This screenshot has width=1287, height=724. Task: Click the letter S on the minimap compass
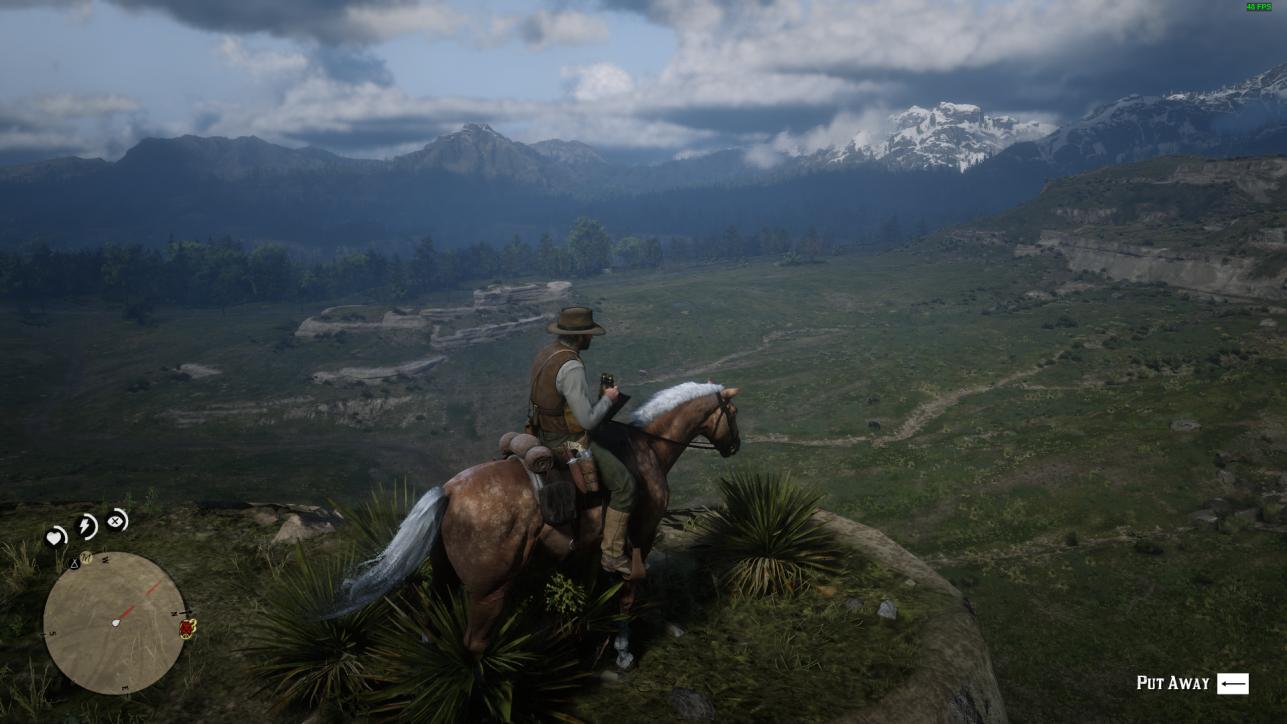point(52,632)
